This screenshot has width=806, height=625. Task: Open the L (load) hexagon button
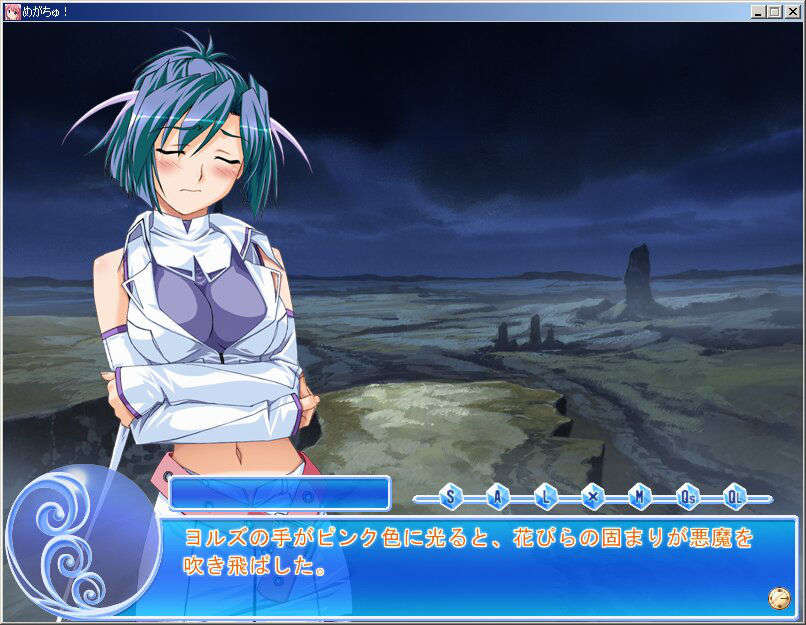tap(545, 496)
